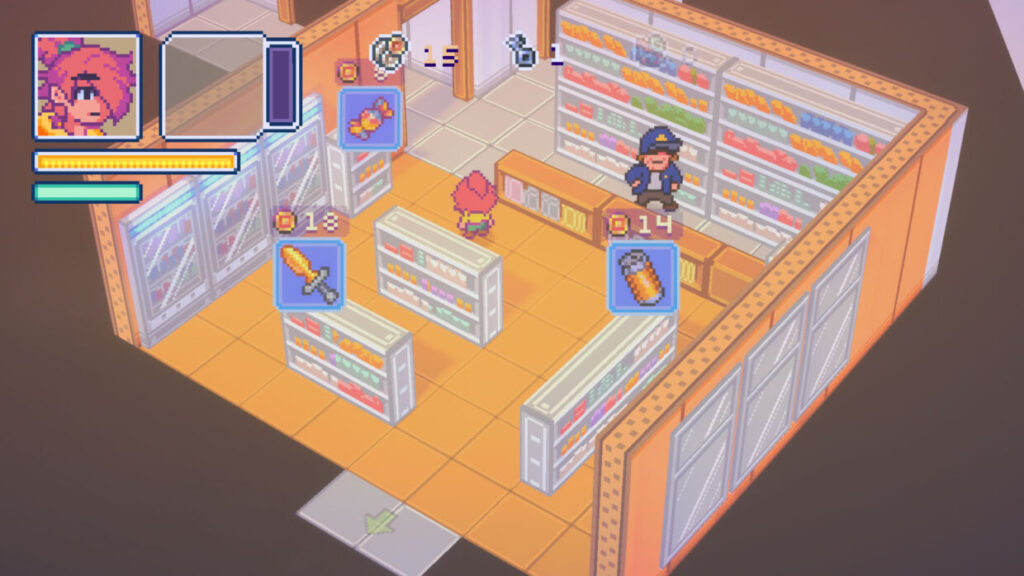Select the candy shop item

(x=370, y=118)
